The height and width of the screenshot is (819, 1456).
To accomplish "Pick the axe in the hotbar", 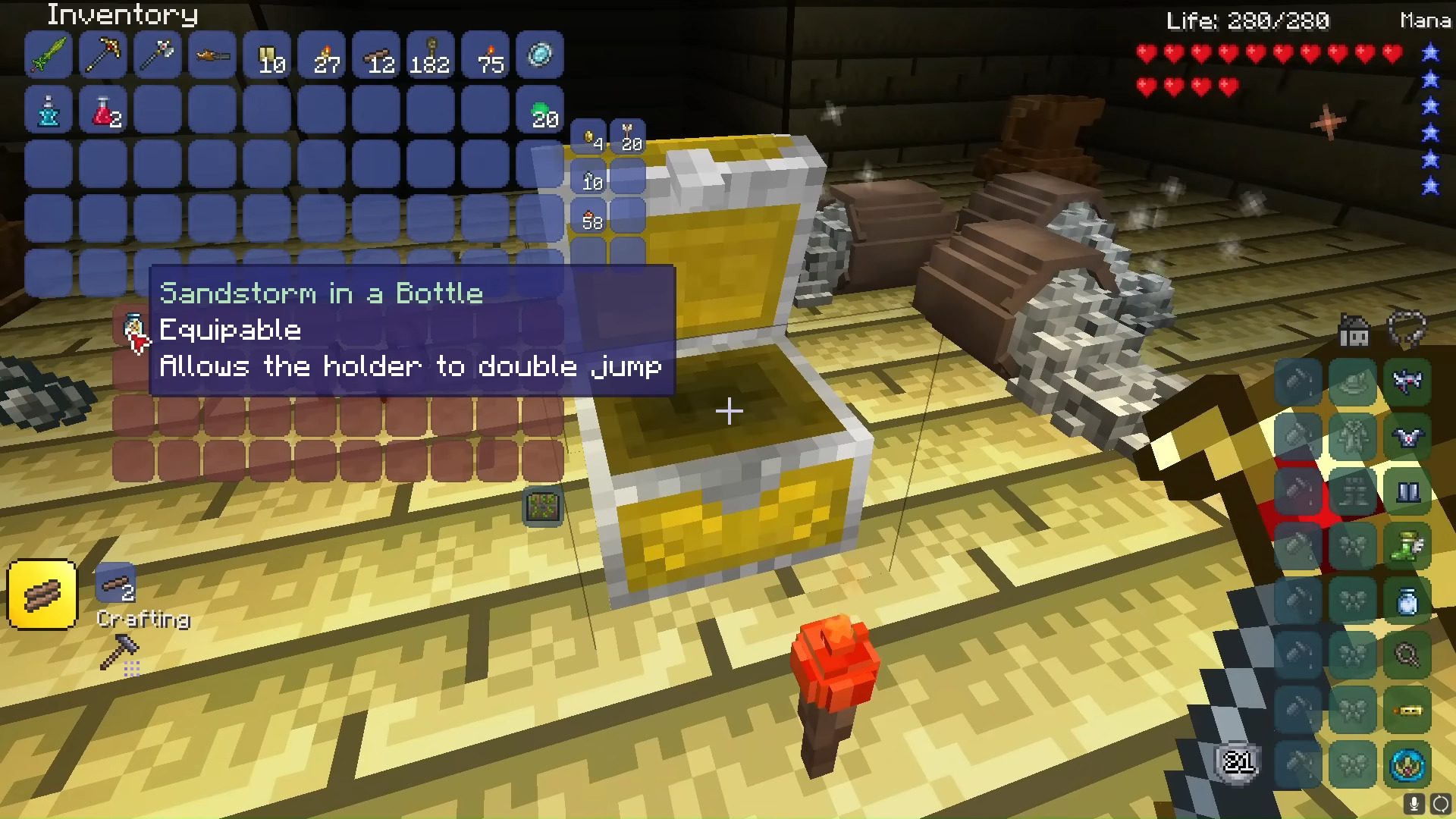I will tap(158, 55).
